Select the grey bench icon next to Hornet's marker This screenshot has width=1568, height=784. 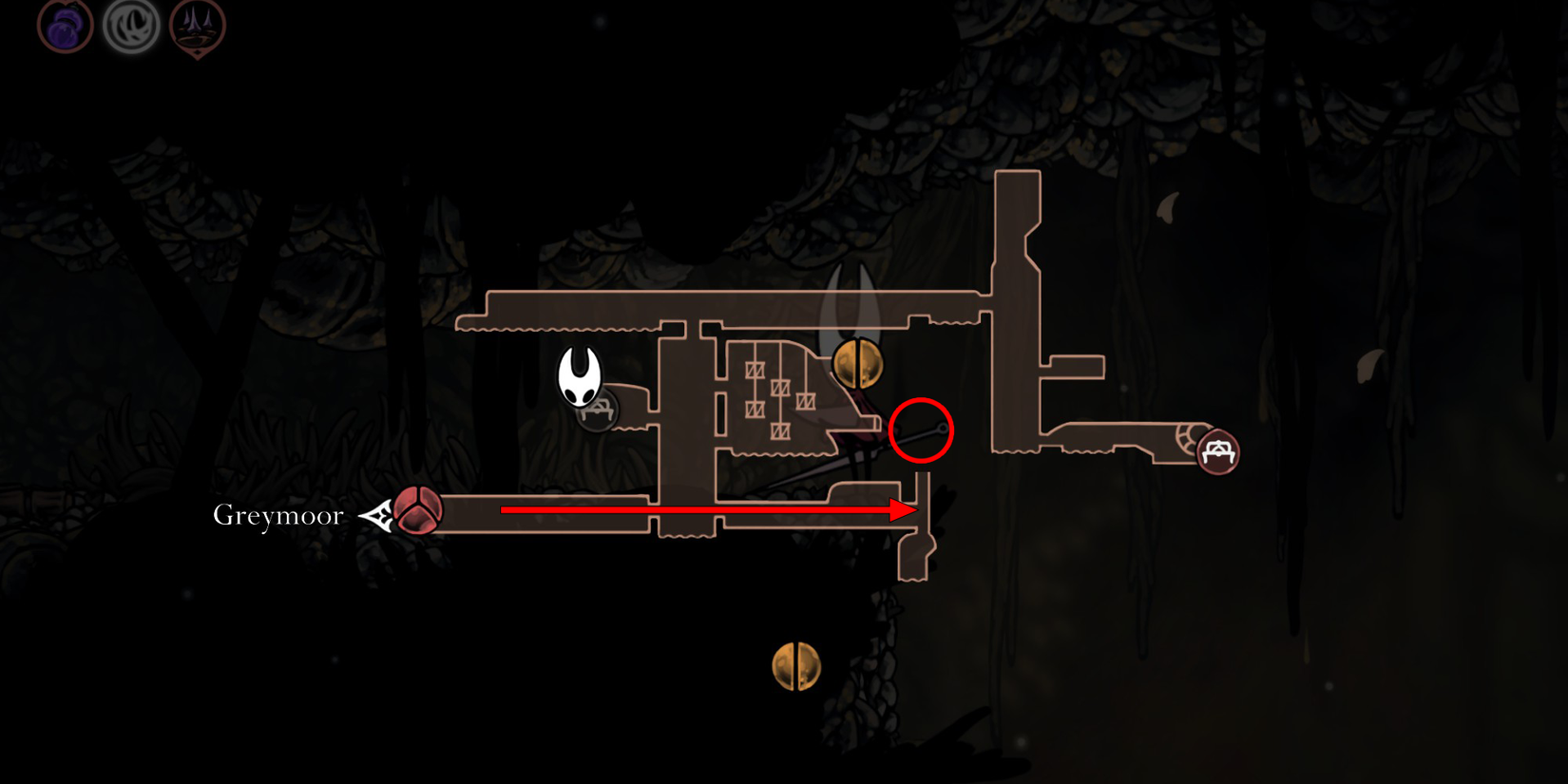pyautogui.click(x=600, y=412)
